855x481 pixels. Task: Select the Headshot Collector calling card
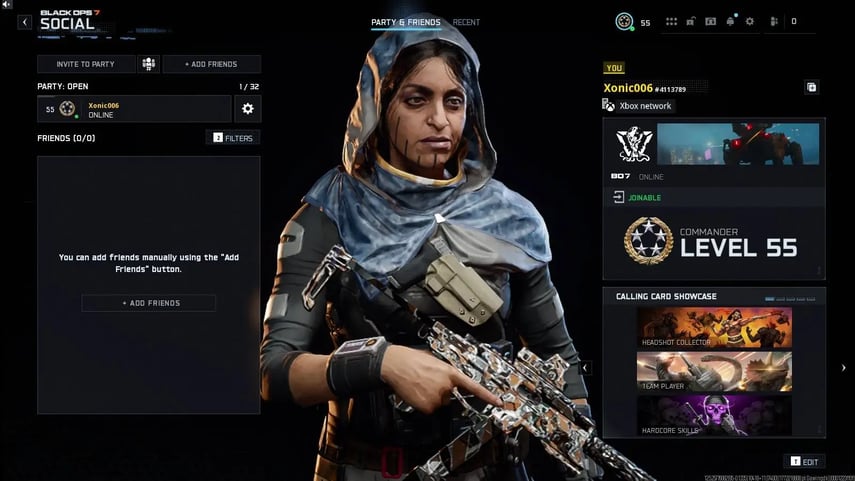[x=714, y=327]
